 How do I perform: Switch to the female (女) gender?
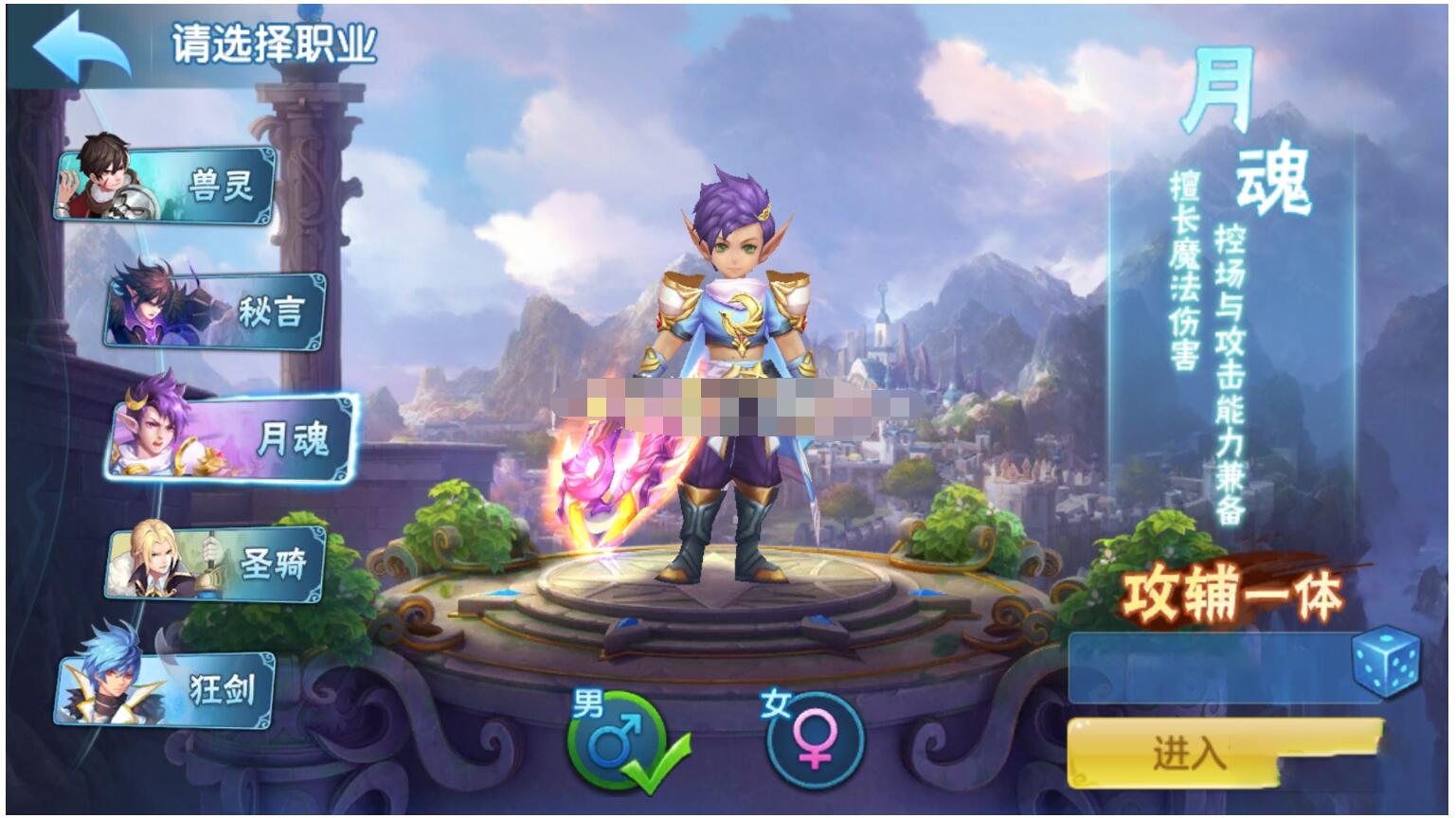[814, 740]
